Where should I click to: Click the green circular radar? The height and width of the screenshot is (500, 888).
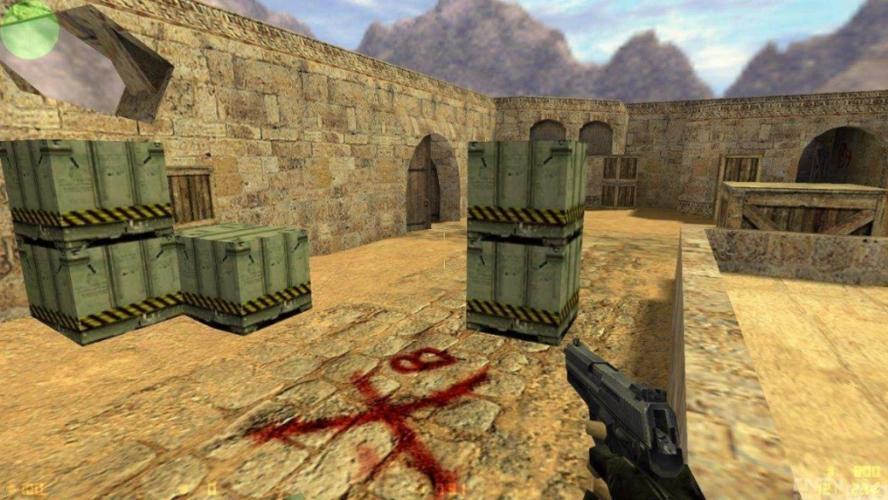29,29
